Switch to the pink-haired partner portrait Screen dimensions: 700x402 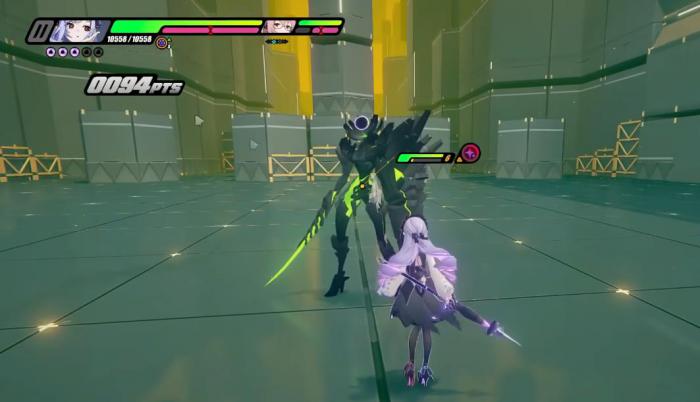coord(278,26)
